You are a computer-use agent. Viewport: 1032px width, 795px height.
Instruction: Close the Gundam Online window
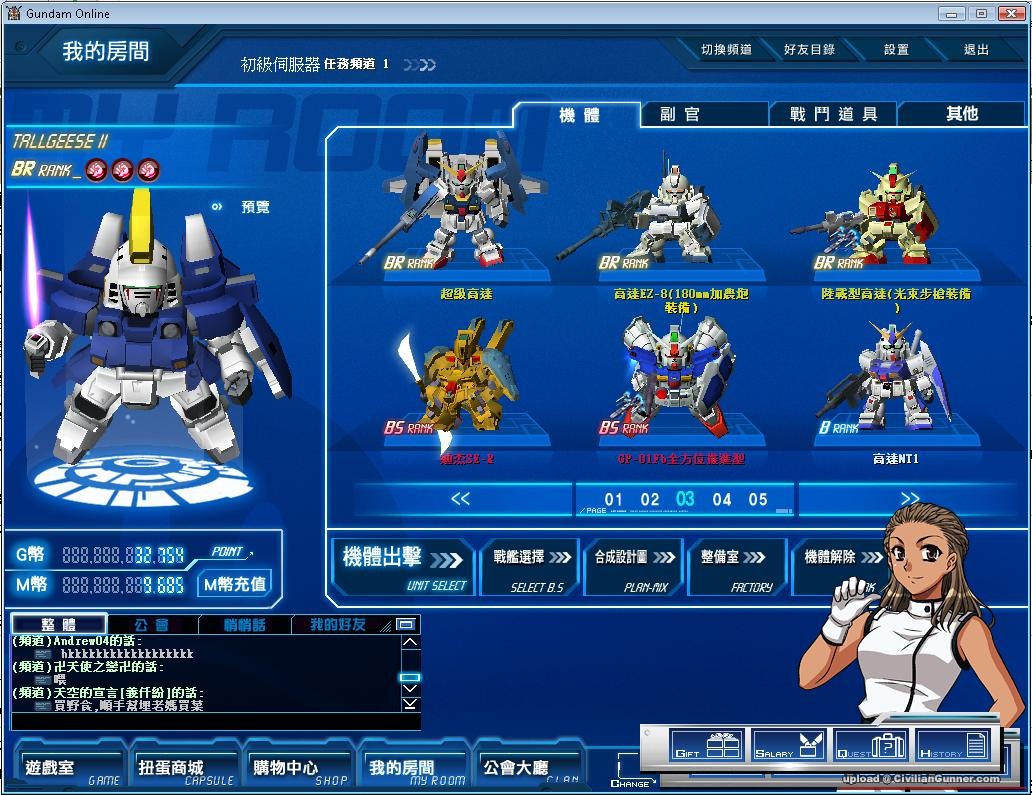1009,13
